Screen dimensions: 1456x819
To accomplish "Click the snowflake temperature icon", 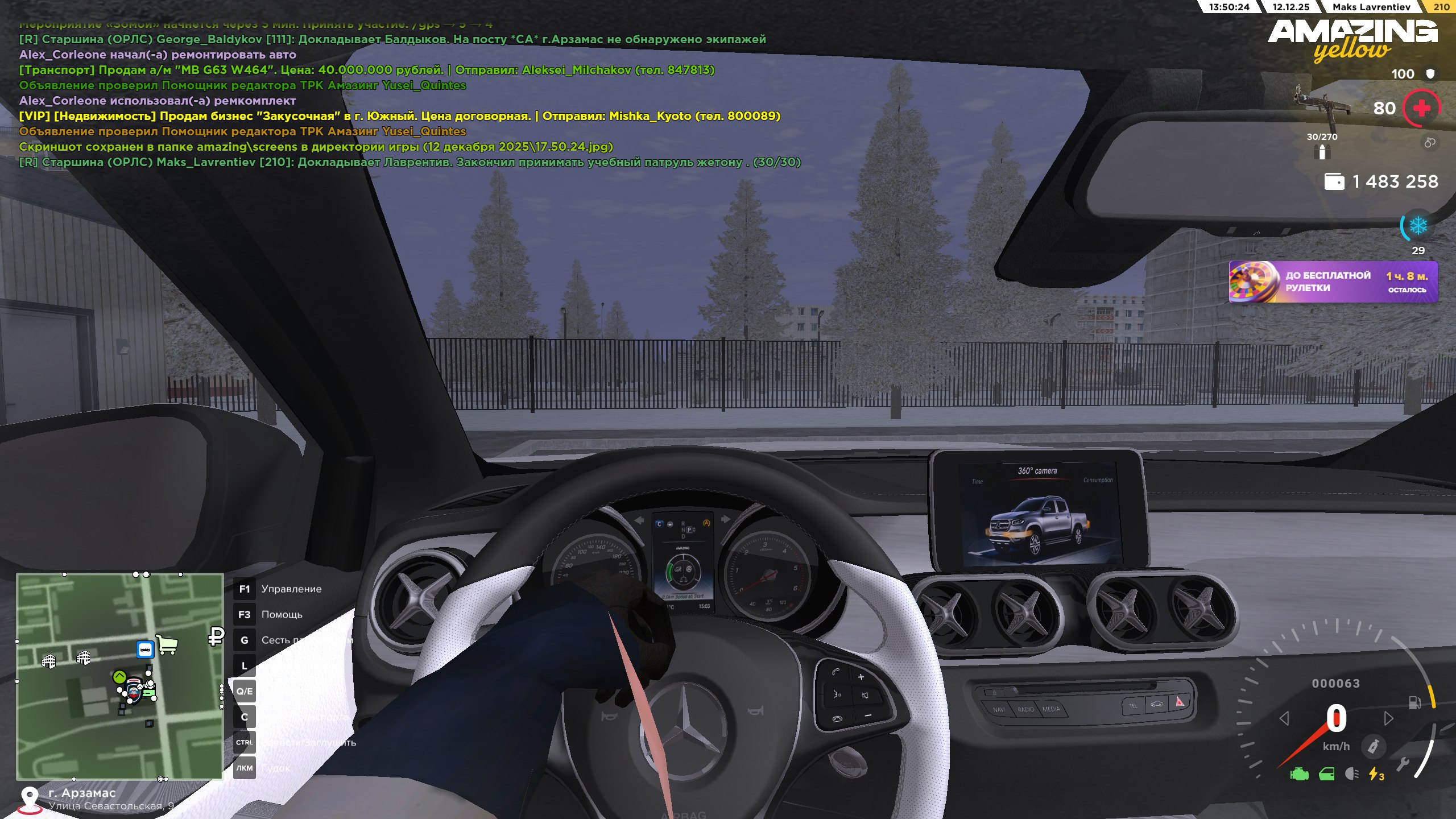I will click(1418, 226).
